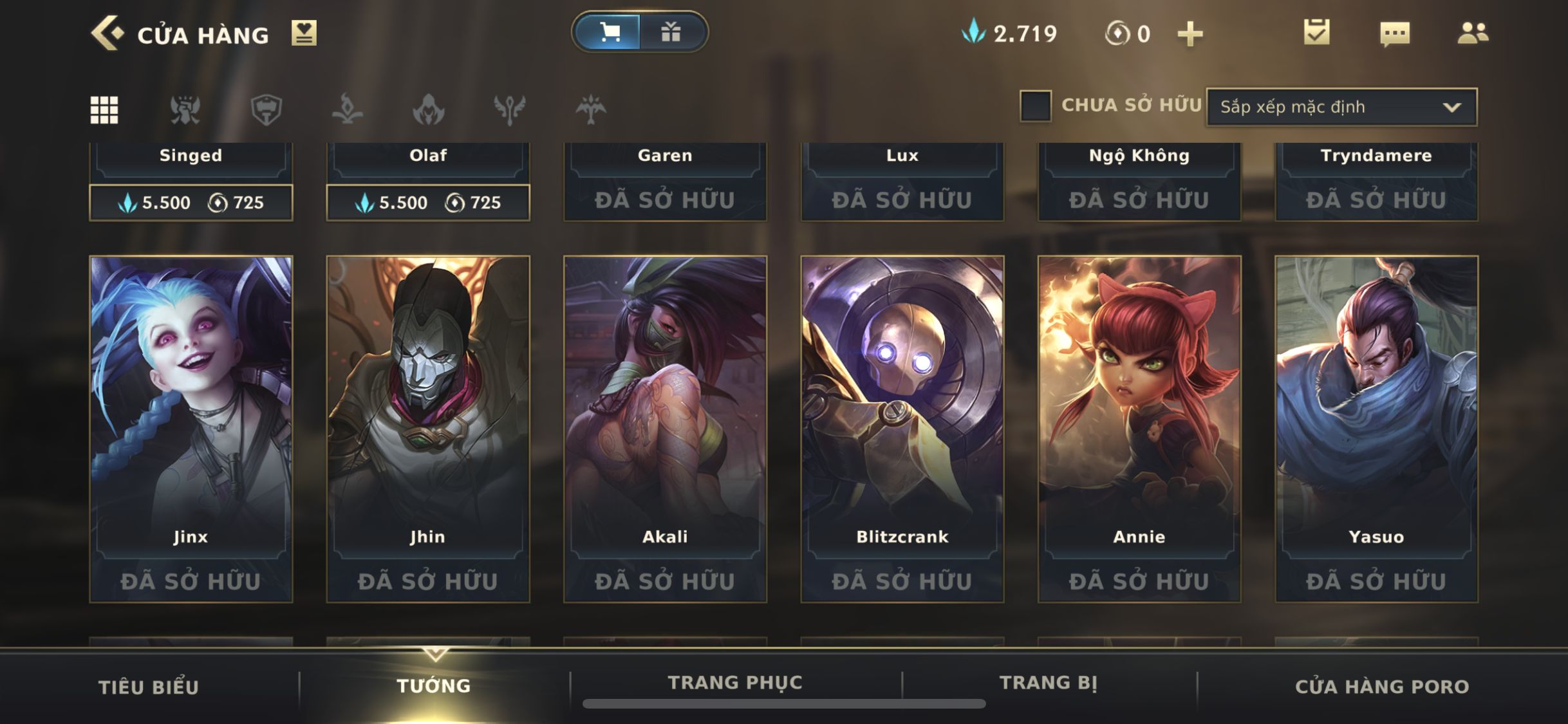
Task: Switch to the Tiêu Biểu tab
Action: pos(149,687)
